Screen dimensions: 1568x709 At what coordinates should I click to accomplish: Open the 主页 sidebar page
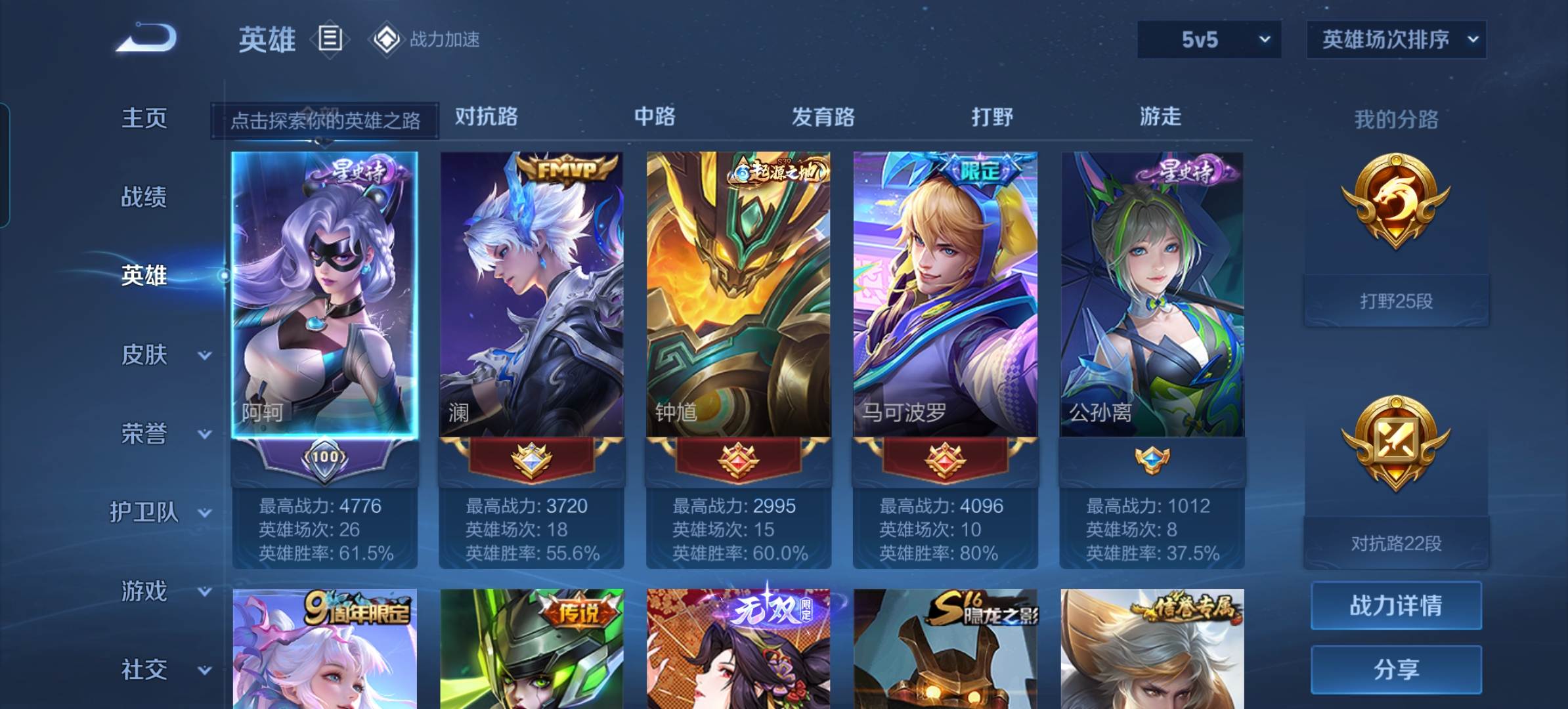(144, 118)
